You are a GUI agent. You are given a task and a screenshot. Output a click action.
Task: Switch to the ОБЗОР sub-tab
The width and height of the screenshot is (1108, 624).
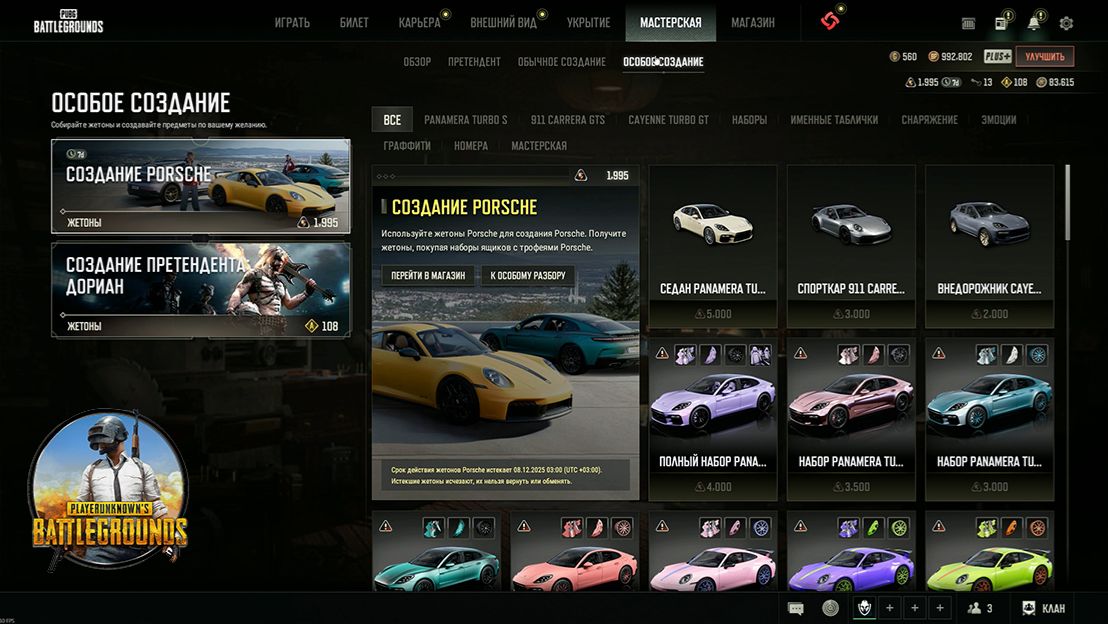[417, 62]
